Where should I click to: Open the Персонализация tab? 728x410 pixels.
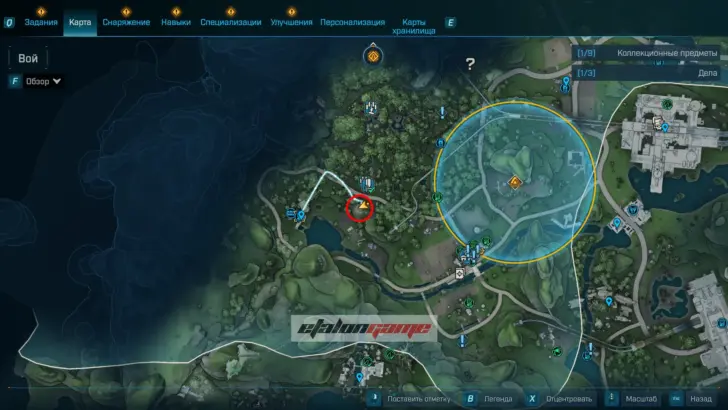tap(352, 22)
